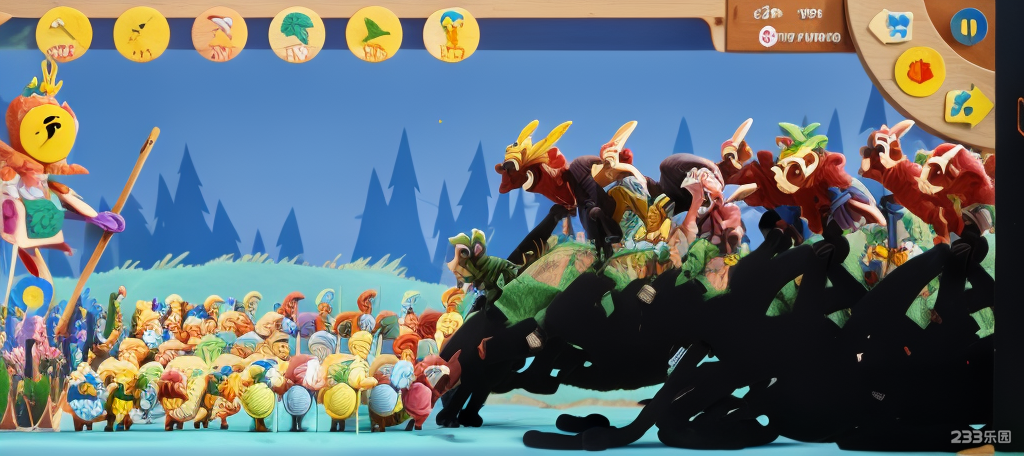This screenshot has width=1024, height=456.
Task: Pause the game with the blue button
Action: pos(968,26)
